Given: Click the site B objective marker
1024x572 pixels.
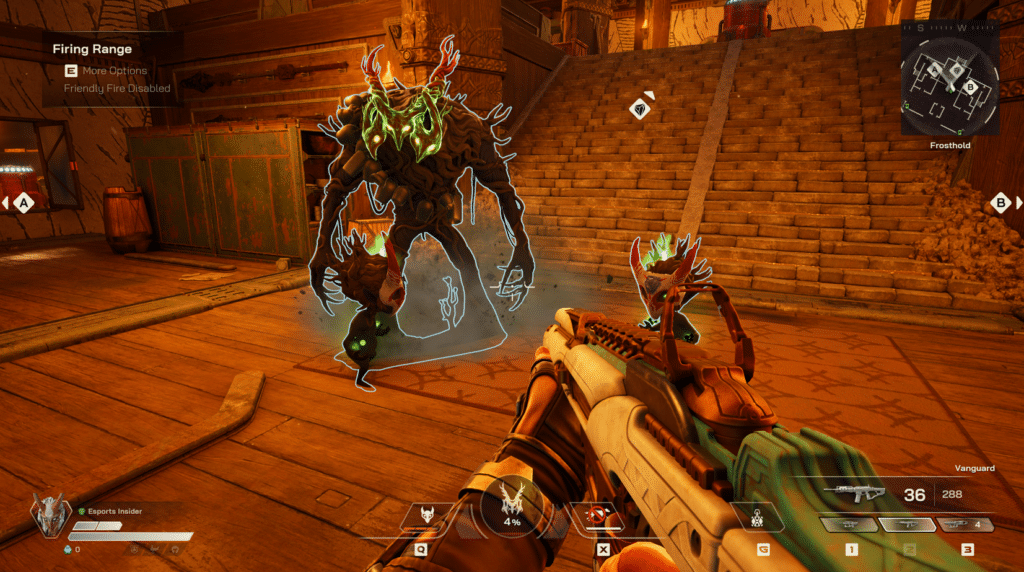Looking at the screenshot, I should point(999,203).
